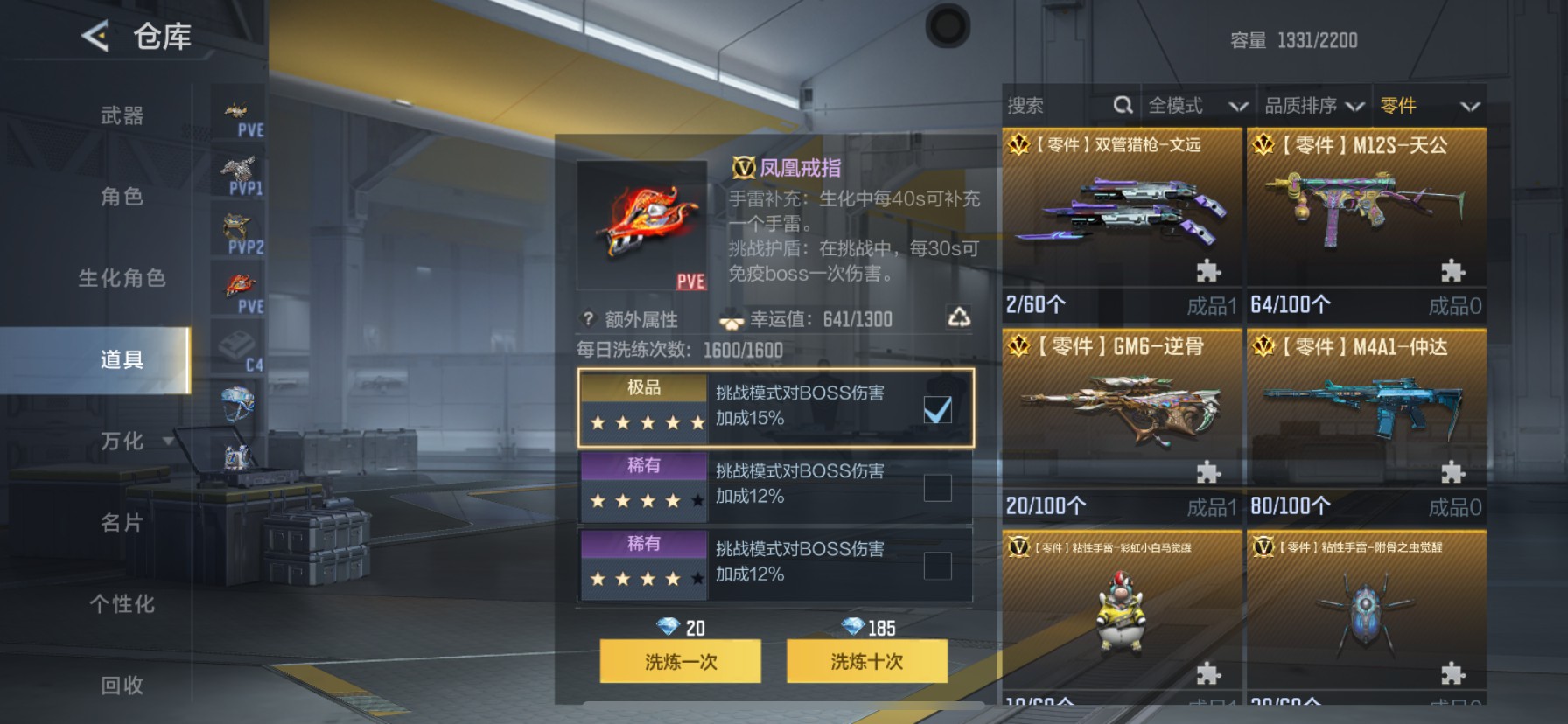Open the 零件 filter dropdown
The width and height of the screenshot is (1568, 724).
pyautogui.click(x=1426, y=105)
